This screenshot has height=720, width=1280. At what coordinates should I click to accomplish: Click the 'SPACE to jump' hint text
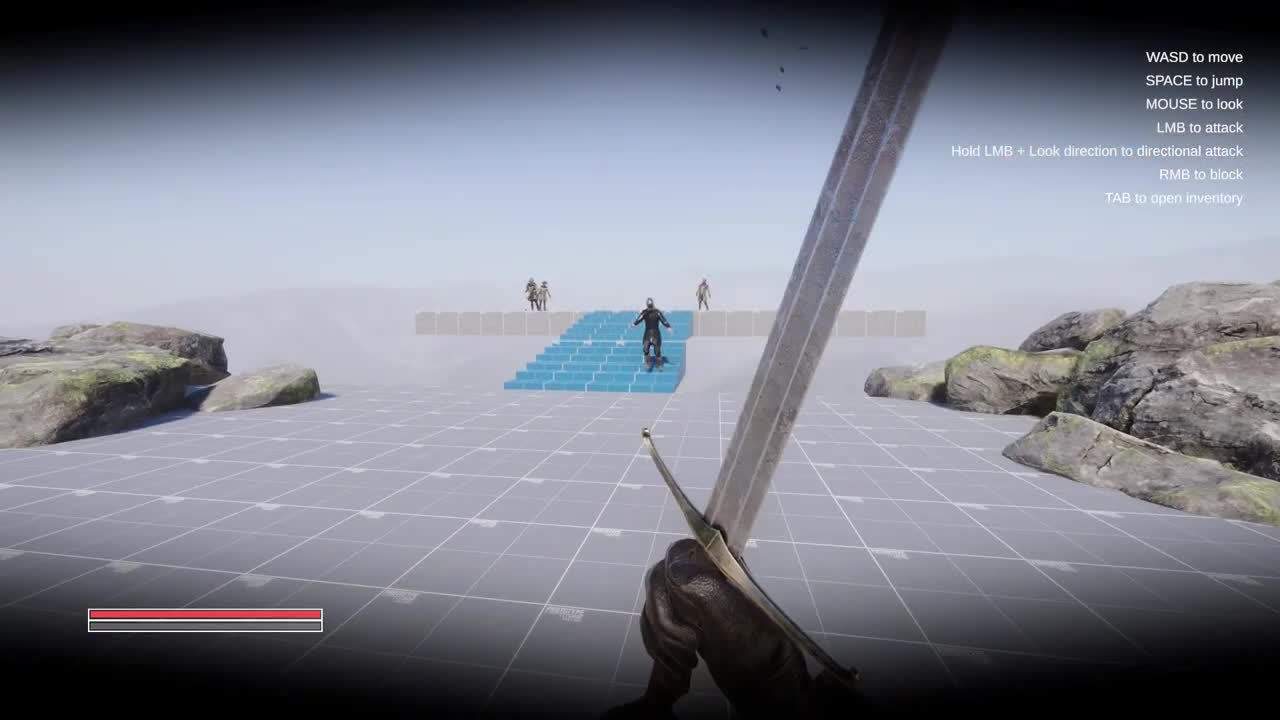(x=1194, y=81)
